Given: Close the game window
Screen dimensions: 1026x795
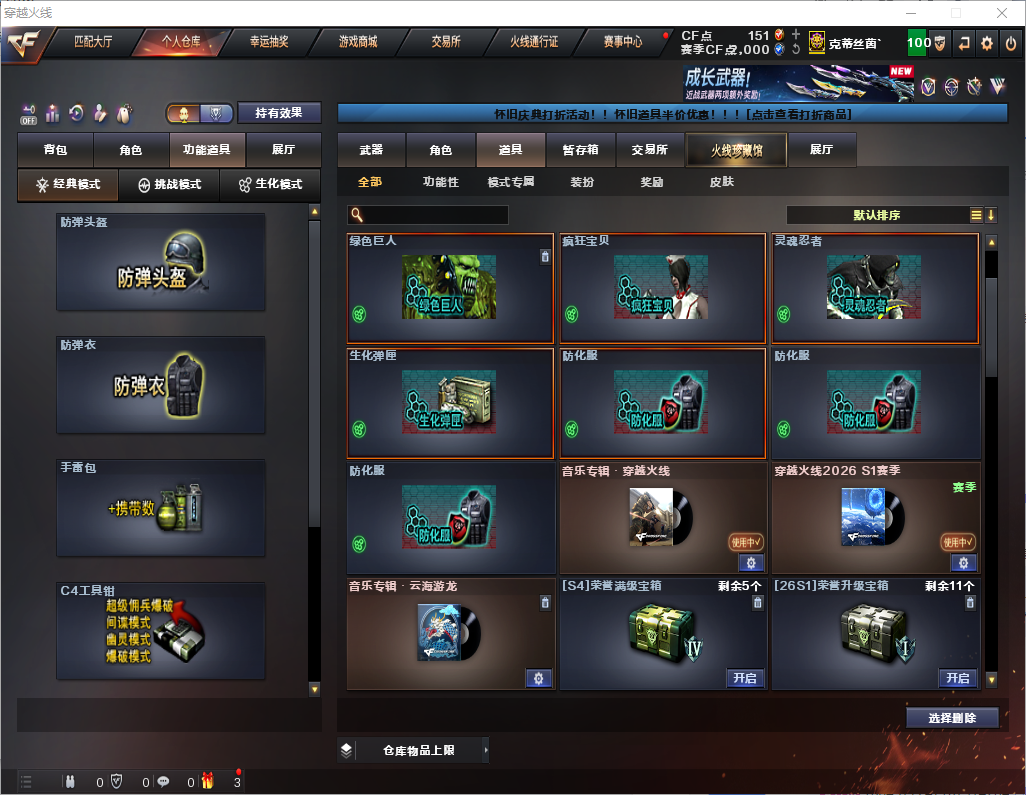Looking at the screenshot, I should (1002, 13).
